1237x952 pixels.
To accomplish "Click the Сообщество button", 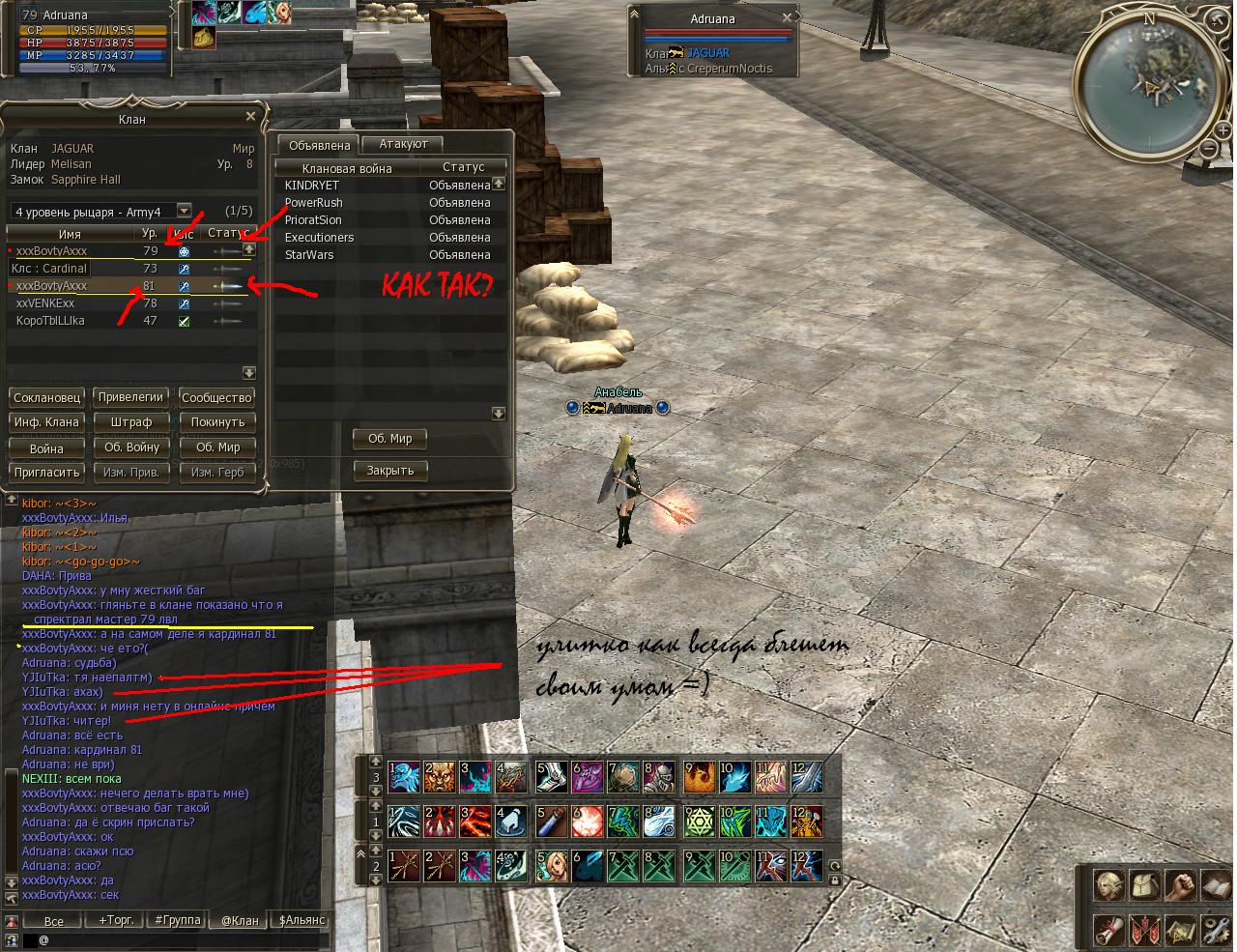I will click(x=216, y=397).
